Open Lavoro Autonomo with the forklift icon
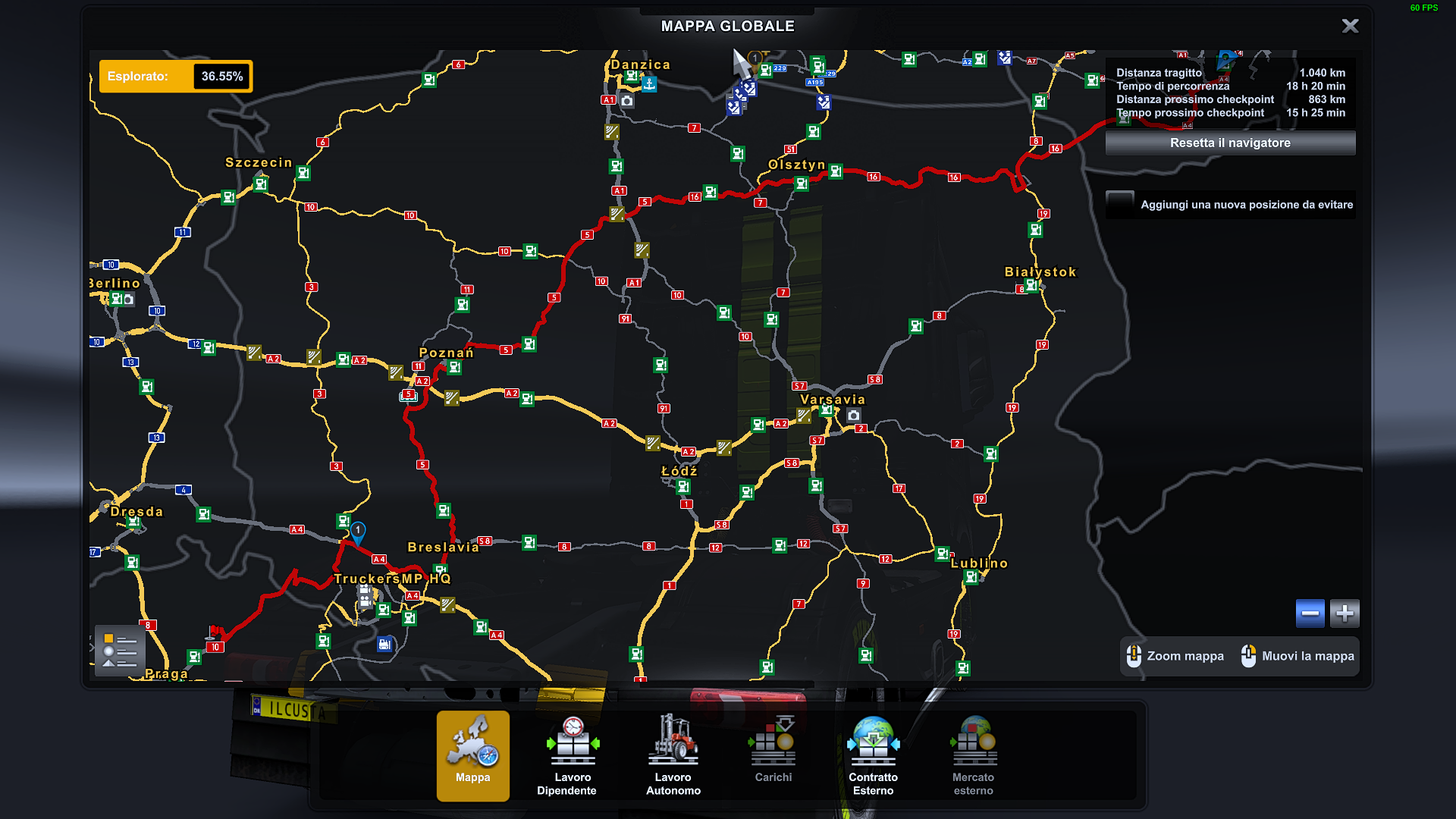Image resolution: width=1456 pixels, height=819 pixels. 672,739
